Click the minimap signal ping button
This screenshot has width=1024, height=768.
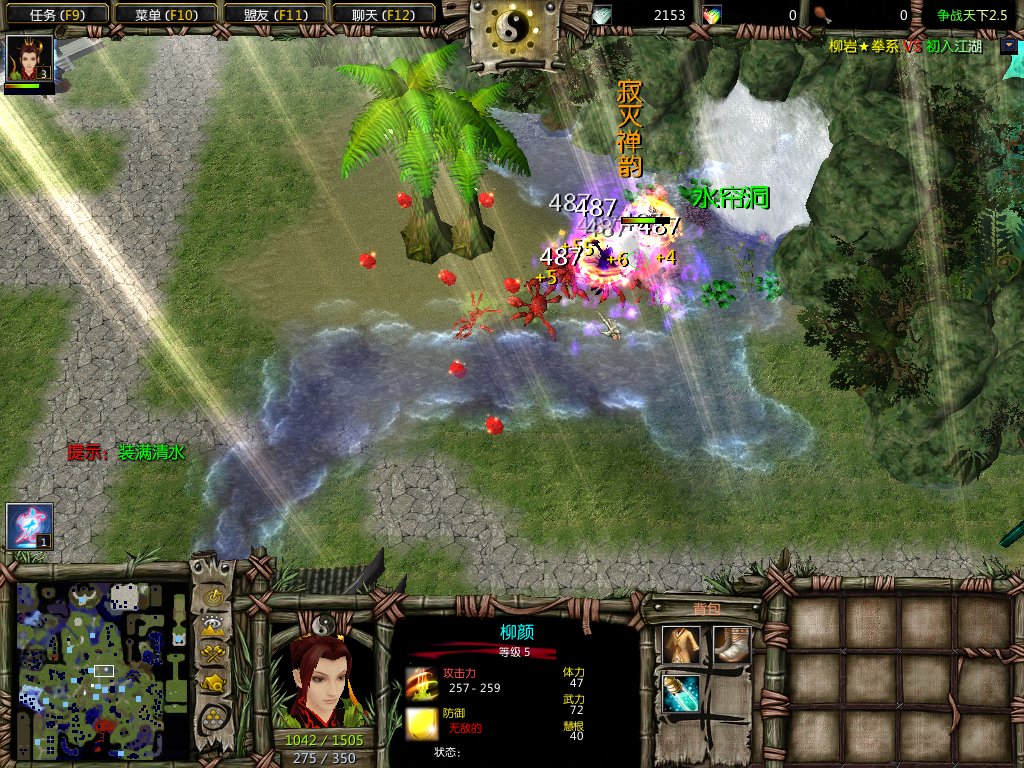click(x=213, y=596)
